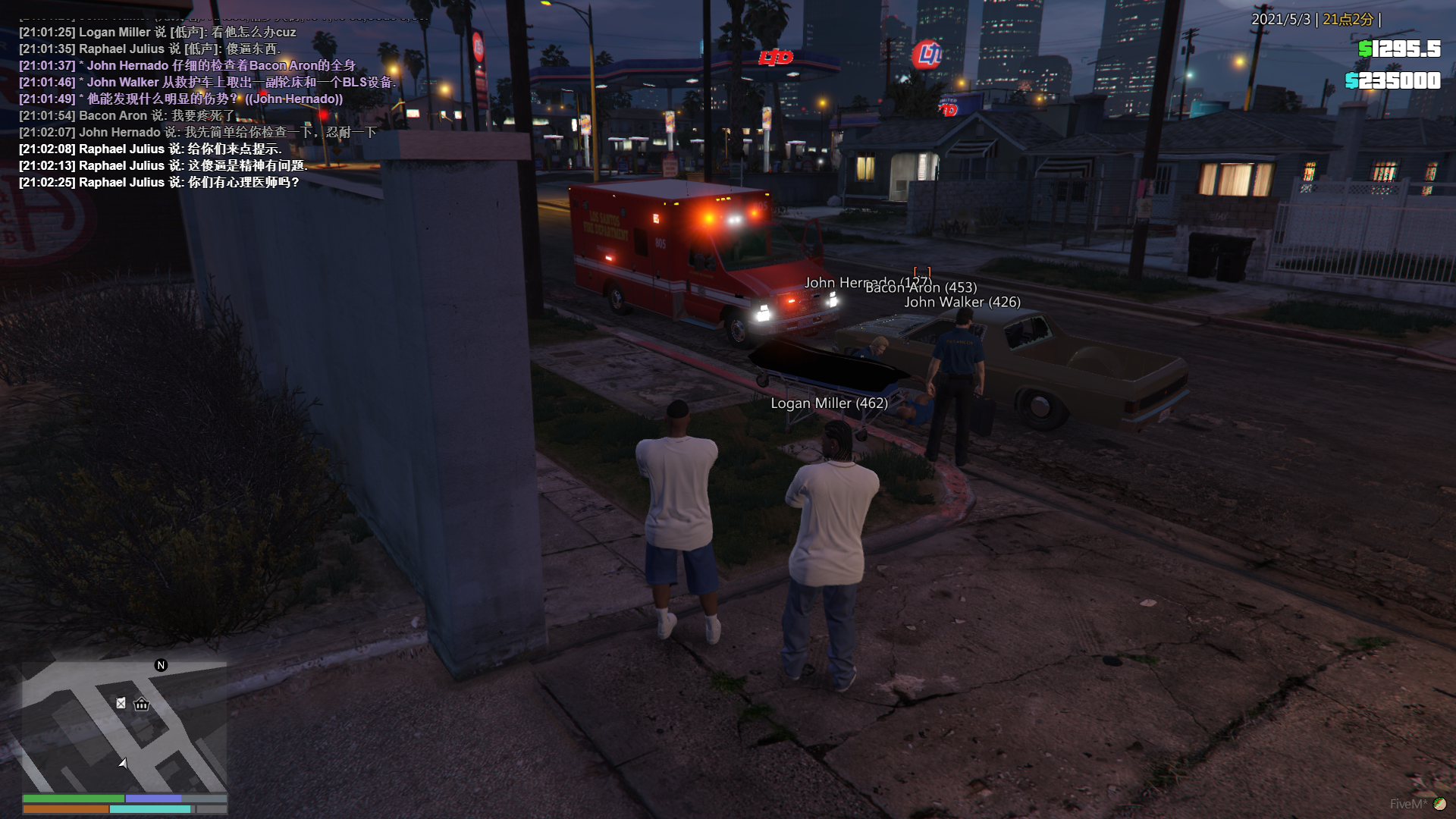Click the shopping basket store blip on the minimap
This screenshot has width=1456, height=819.
(142, 704)
